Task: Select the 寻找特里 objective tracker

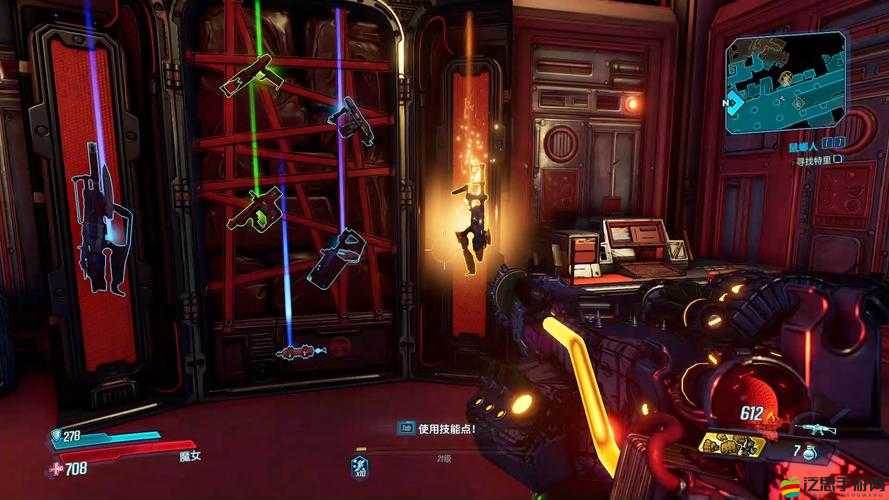Action: tap(816, 158)
